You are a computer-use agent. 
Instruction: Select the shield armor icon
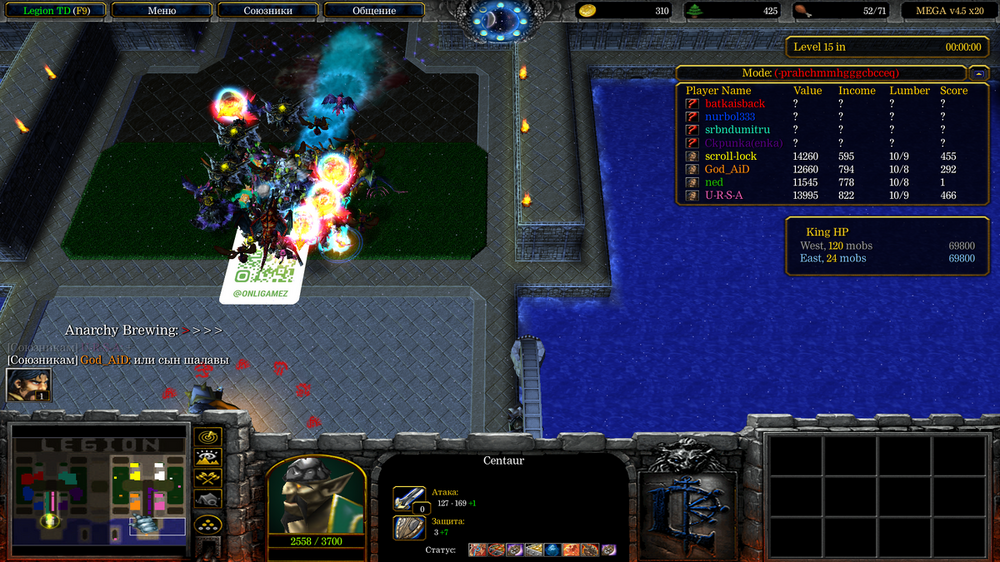click(x=409, y=527)
